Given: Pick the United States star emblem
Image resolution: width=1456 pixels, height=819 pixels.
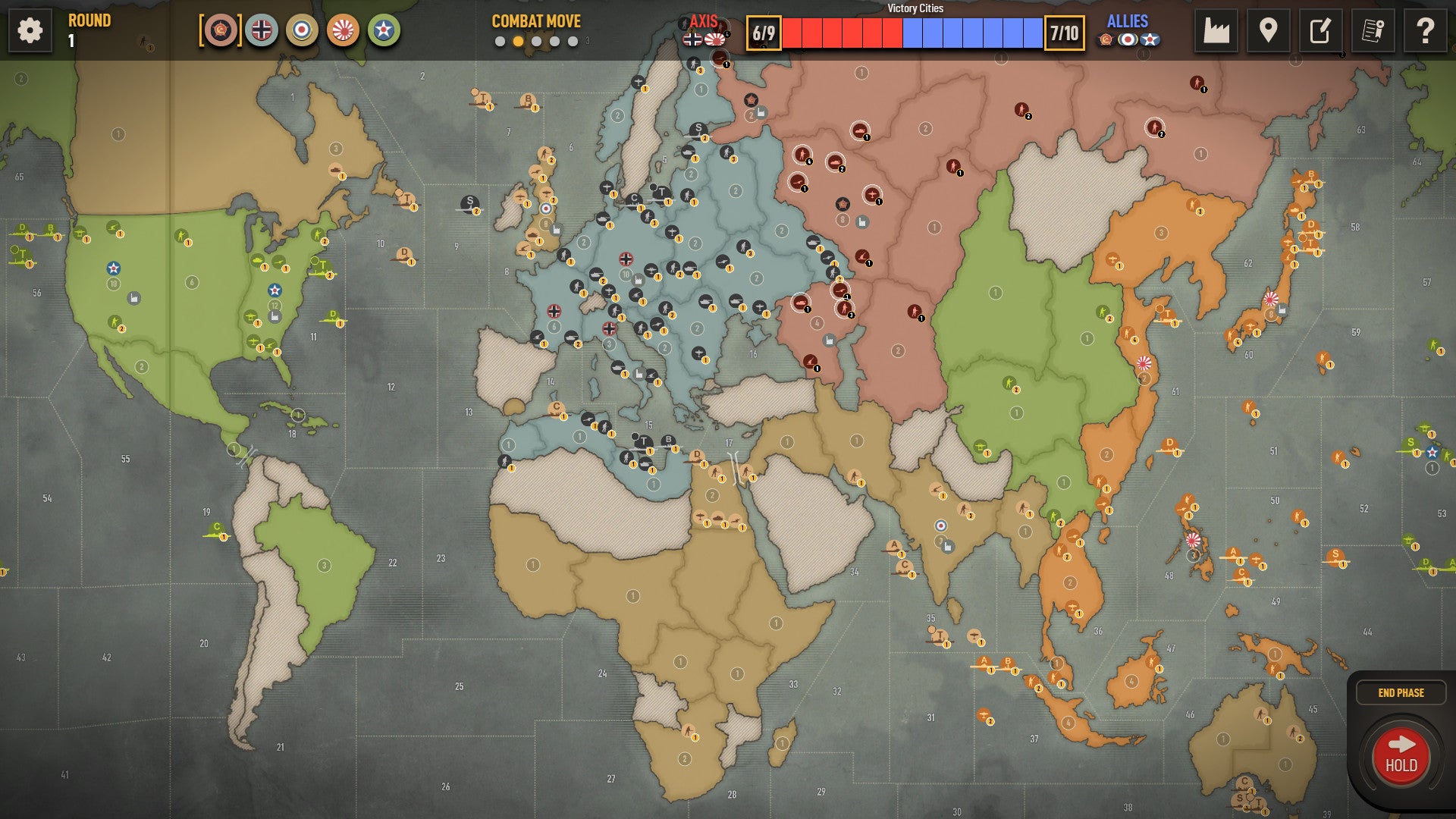Looking at the screenshot, I should tap(384, 30).
